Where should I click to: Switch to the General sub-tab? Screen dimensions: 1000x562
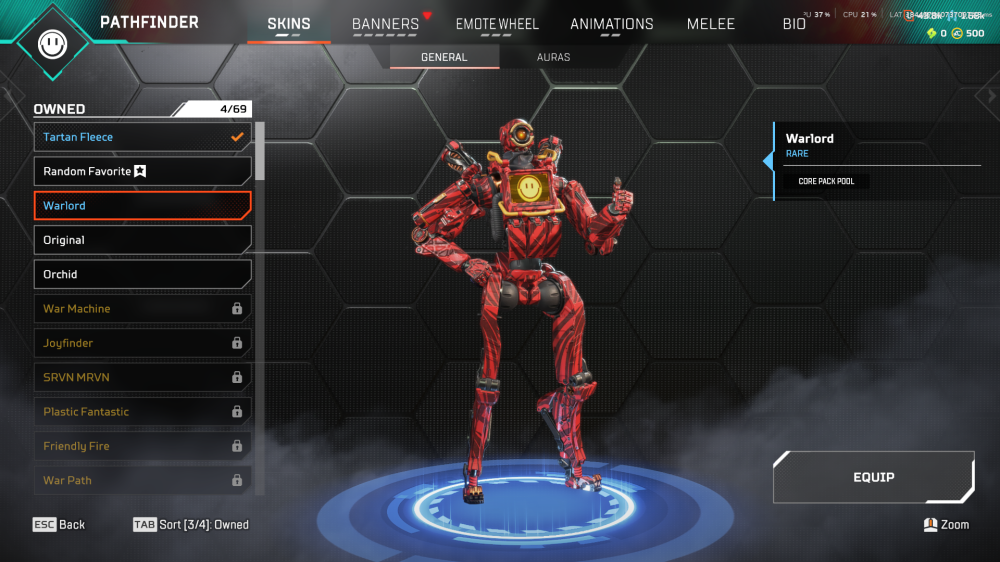pos(444,57)
